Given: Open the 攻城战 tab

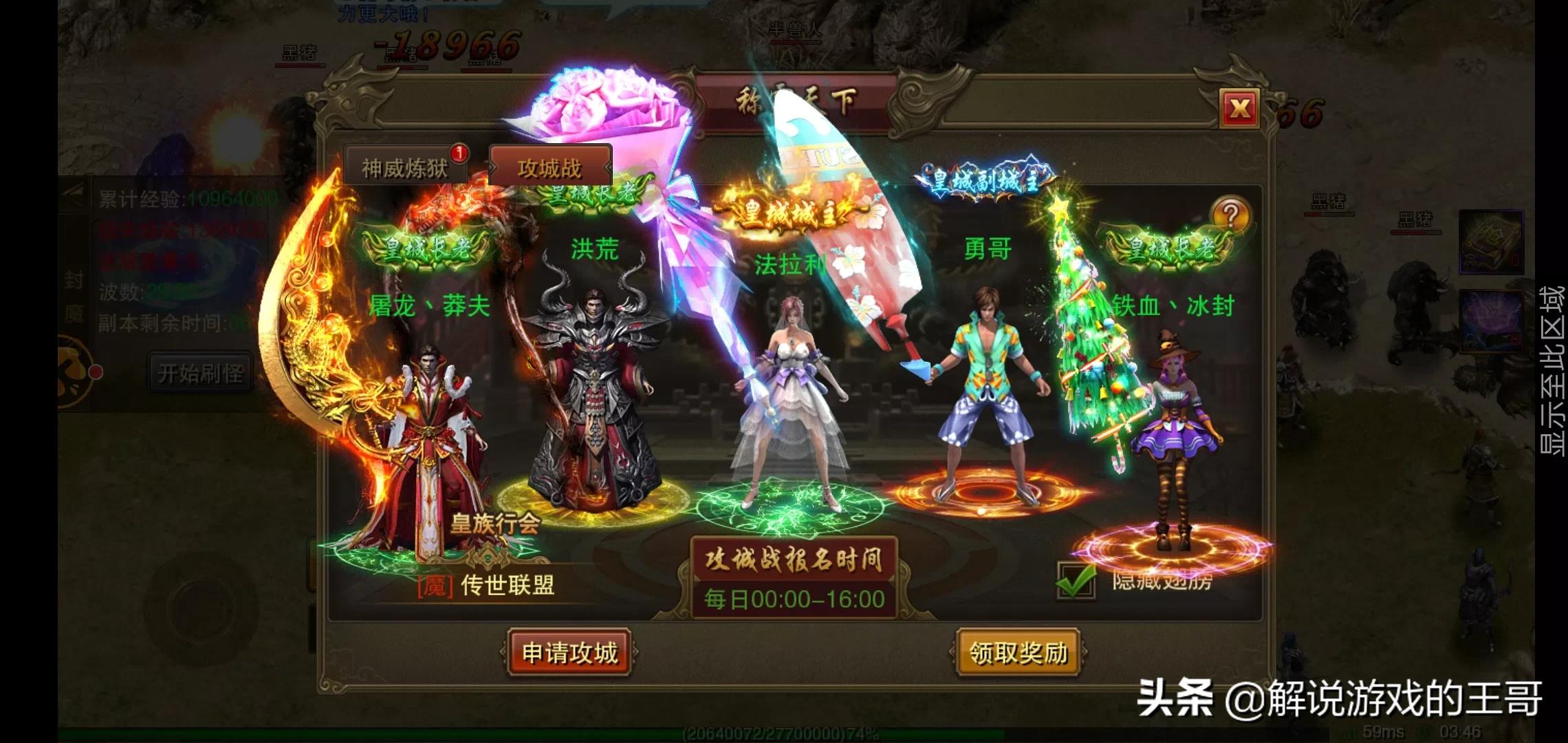Looking at the screenshot, I should (x=549, y=165).
